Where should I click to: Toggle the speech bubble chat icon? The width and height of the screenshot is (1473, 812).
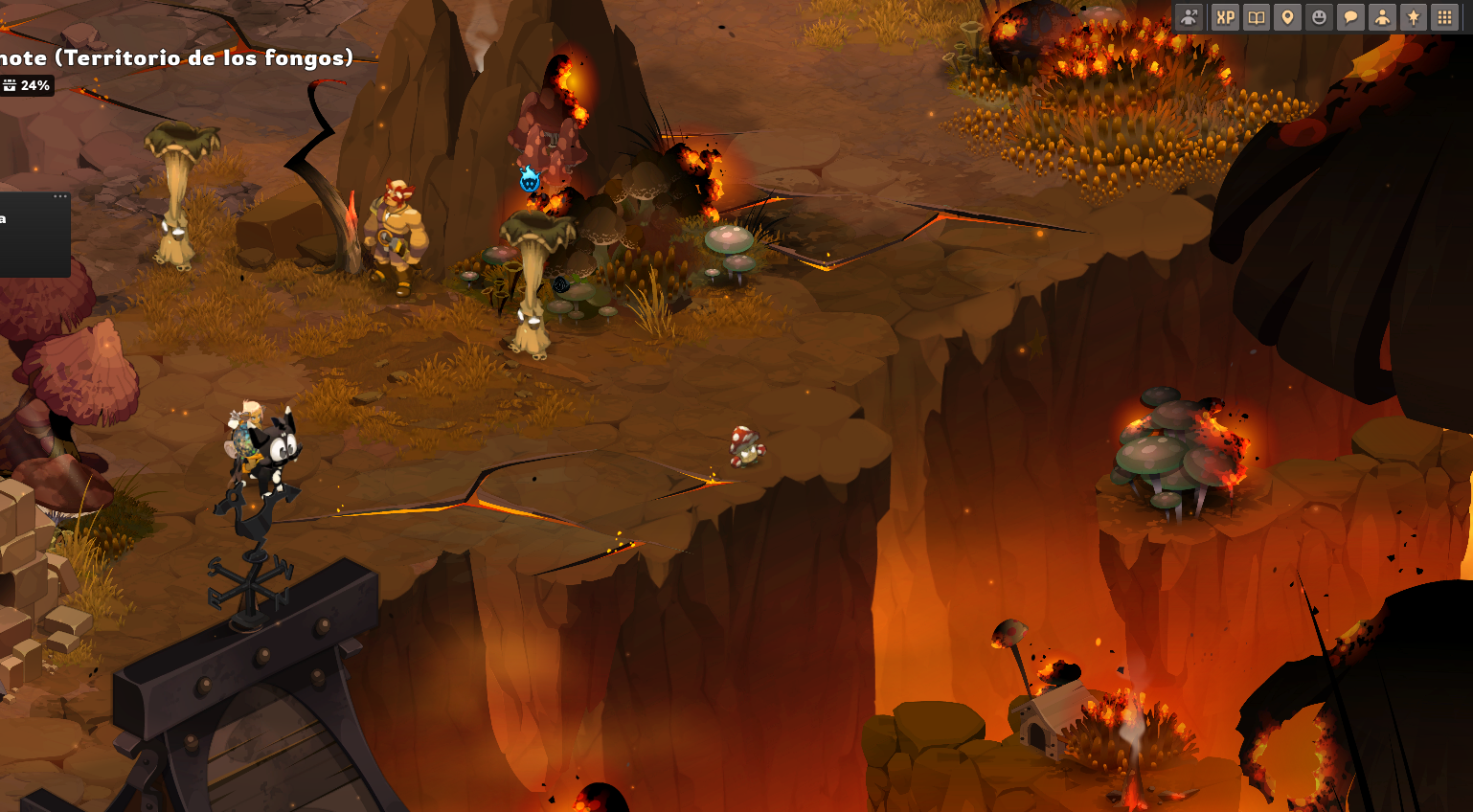(1350, 17)
